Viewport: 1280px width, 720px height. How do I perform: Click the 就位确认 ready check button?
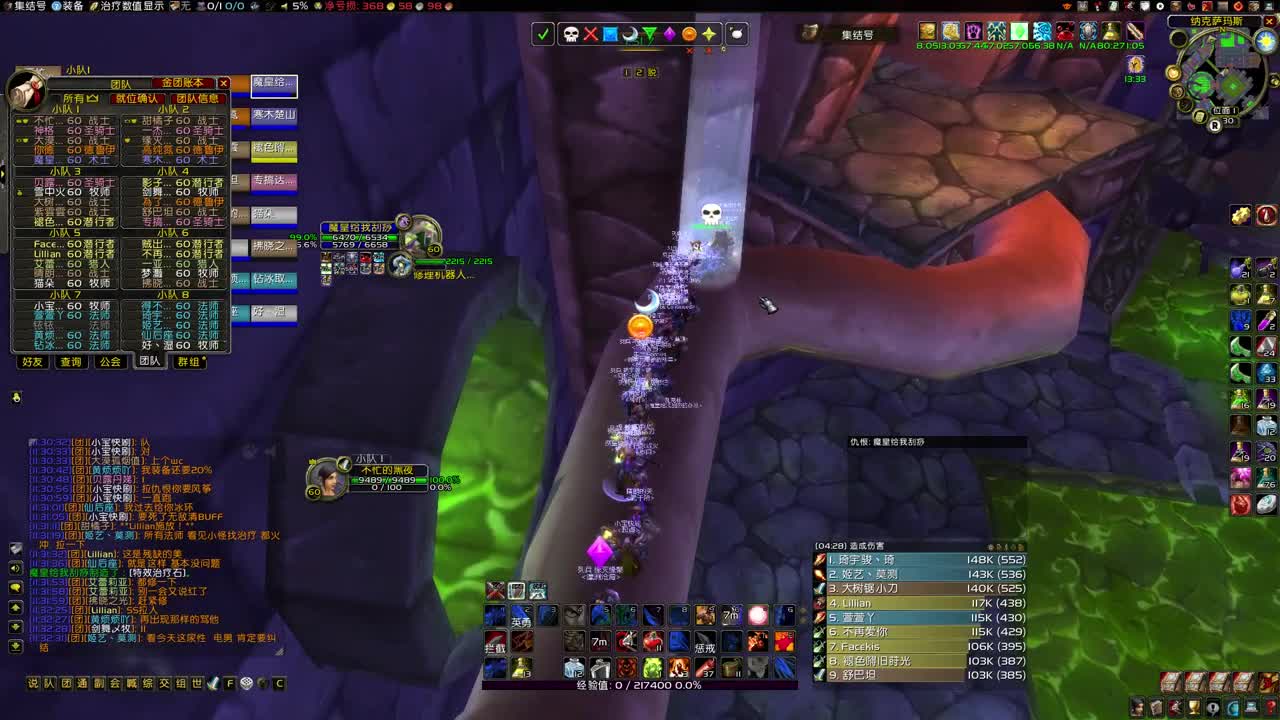(x=137, y=99)
